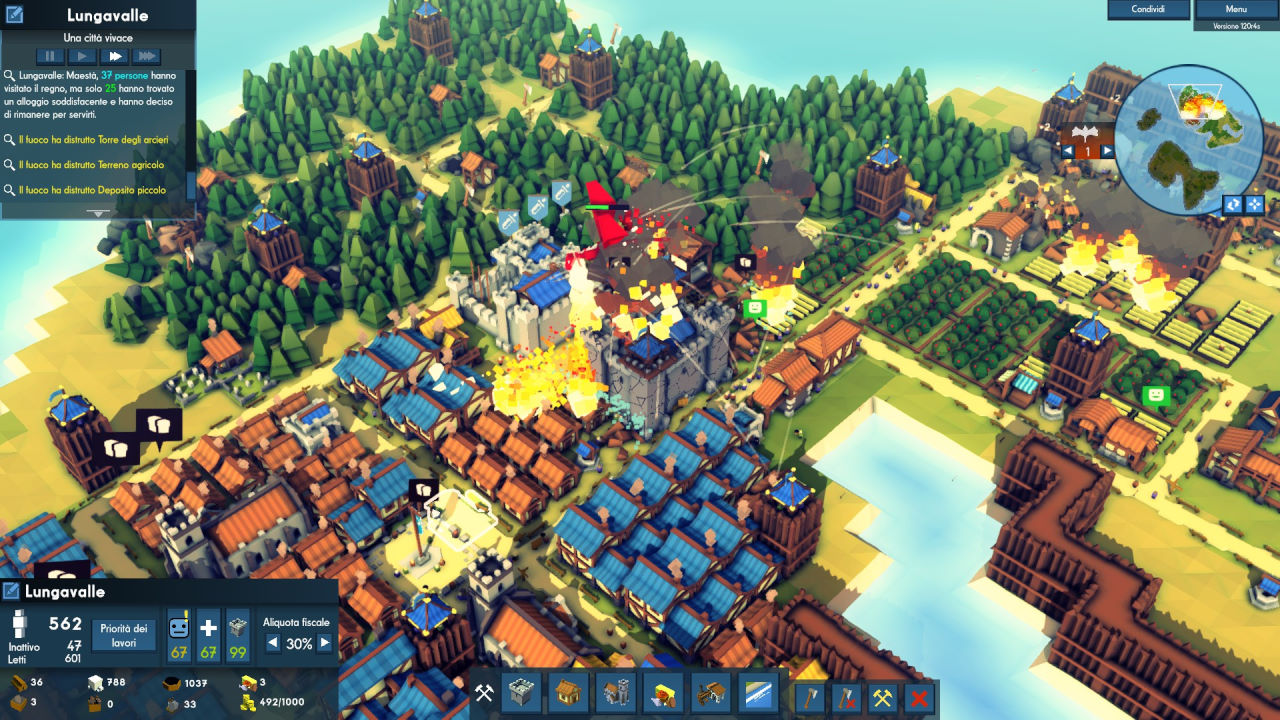
Task: Open the Menu button
Action: (x=1236, y=9)
